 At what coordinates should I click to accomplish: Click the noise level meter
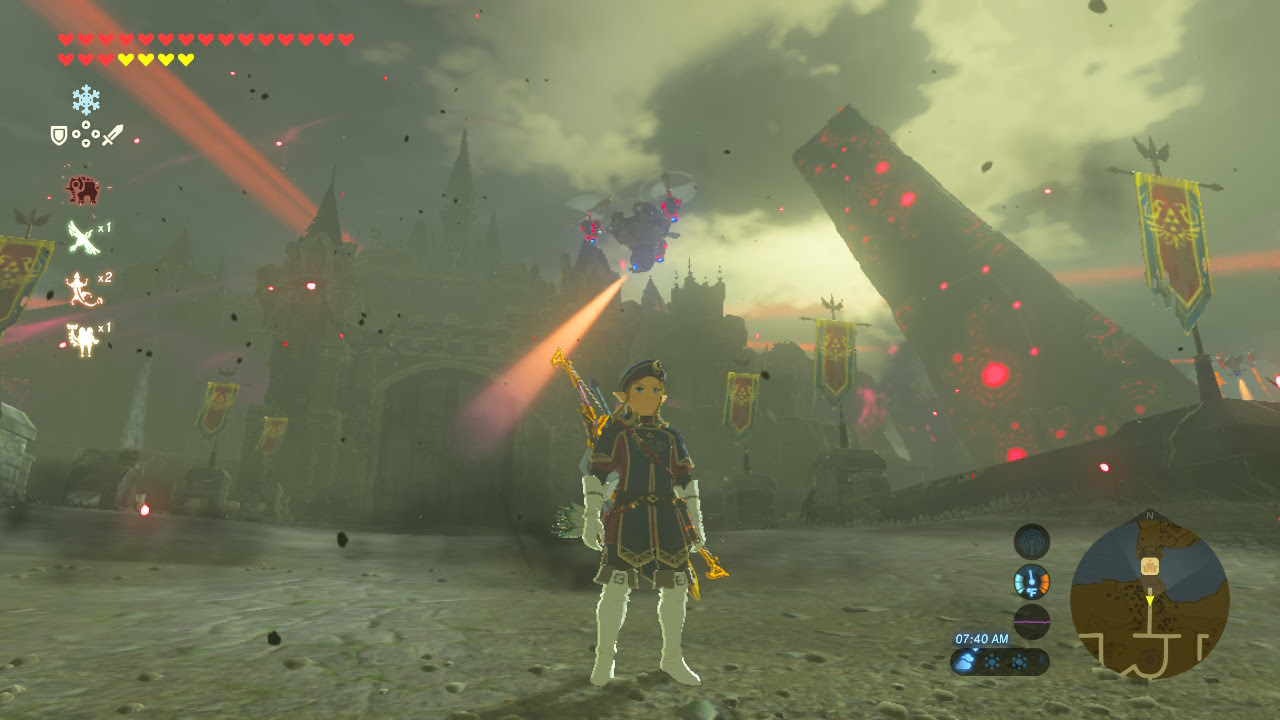point(1031,621)
